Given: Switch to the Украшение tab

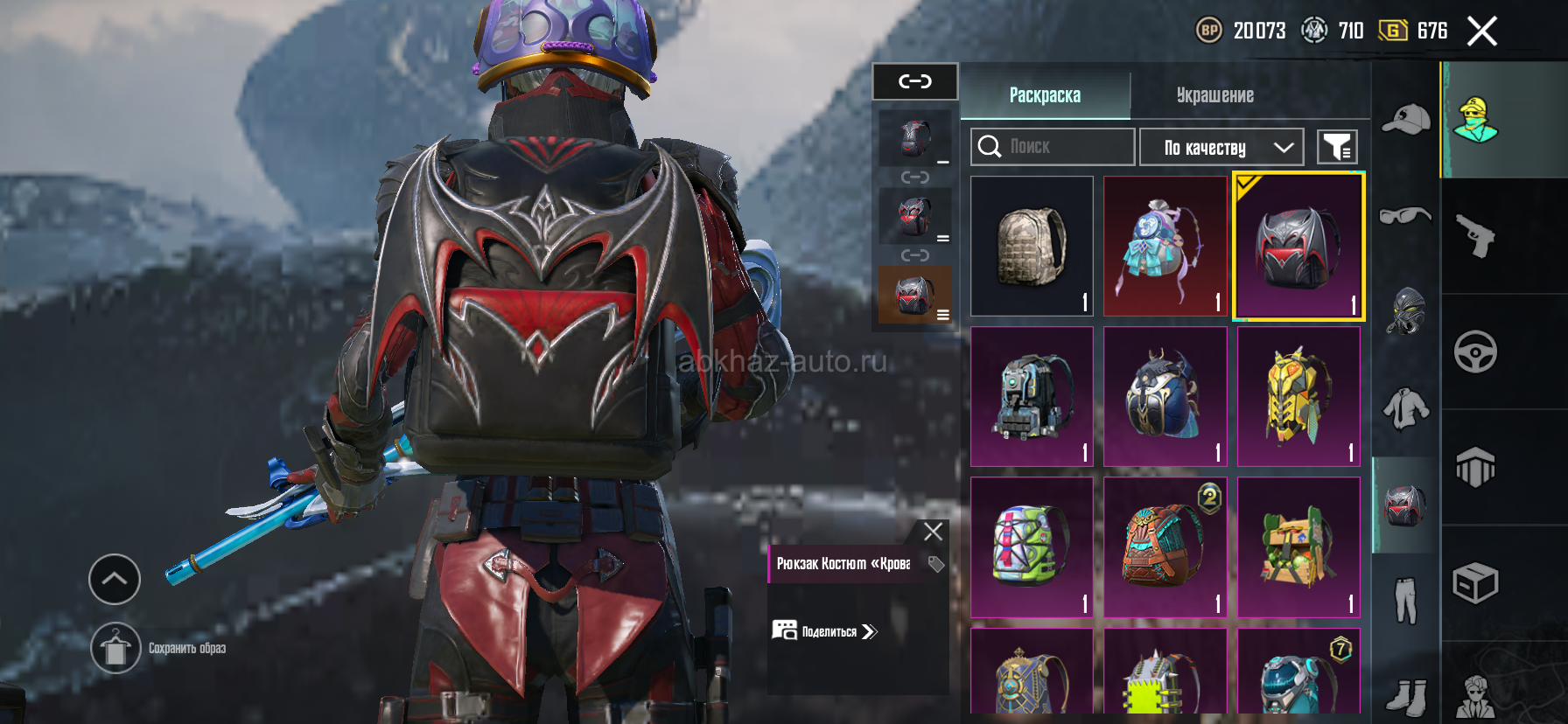Looking at the screenshot, I should (x=1214, y=95).
